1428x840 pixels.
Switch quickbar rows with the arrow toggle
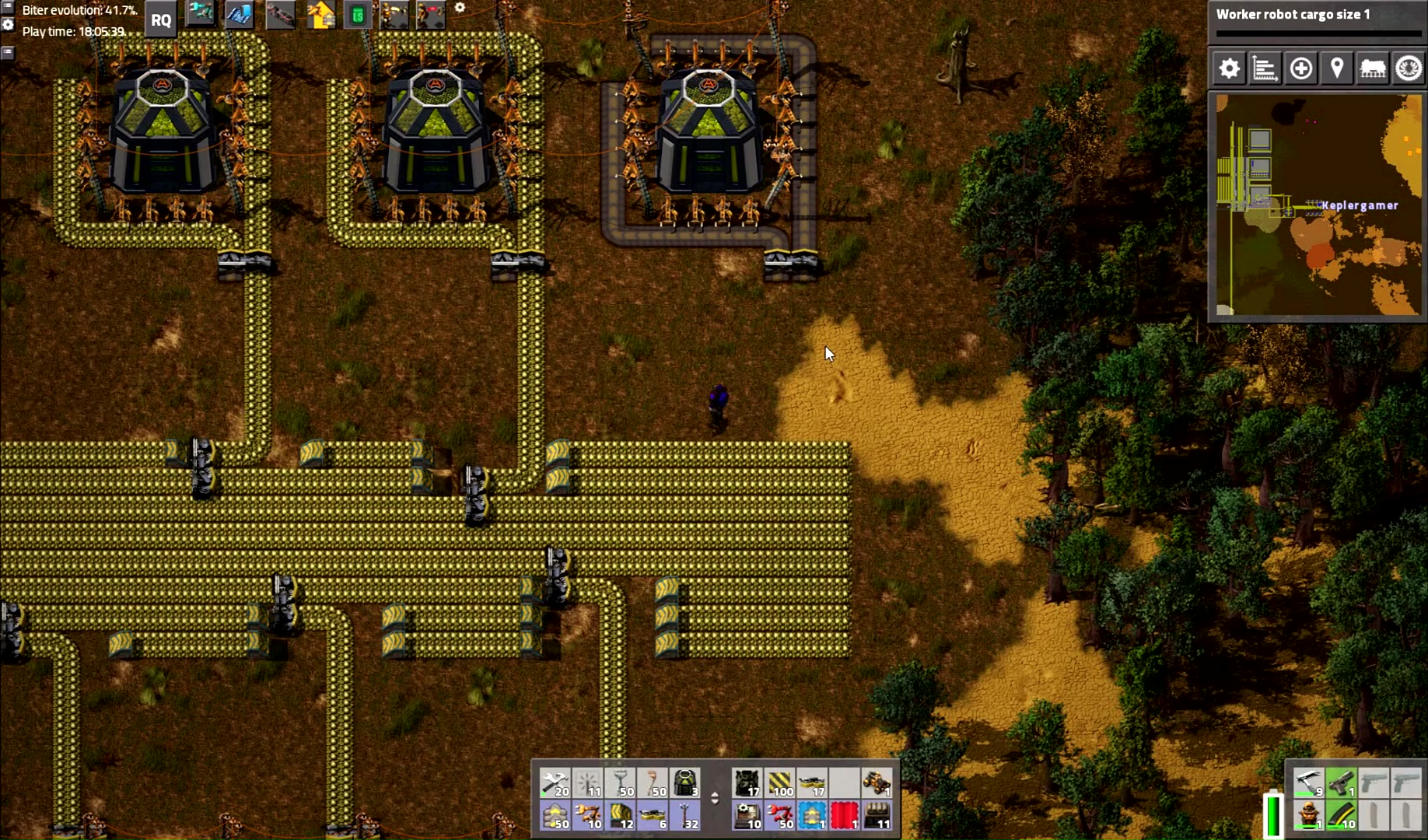[x=715, y=799]
